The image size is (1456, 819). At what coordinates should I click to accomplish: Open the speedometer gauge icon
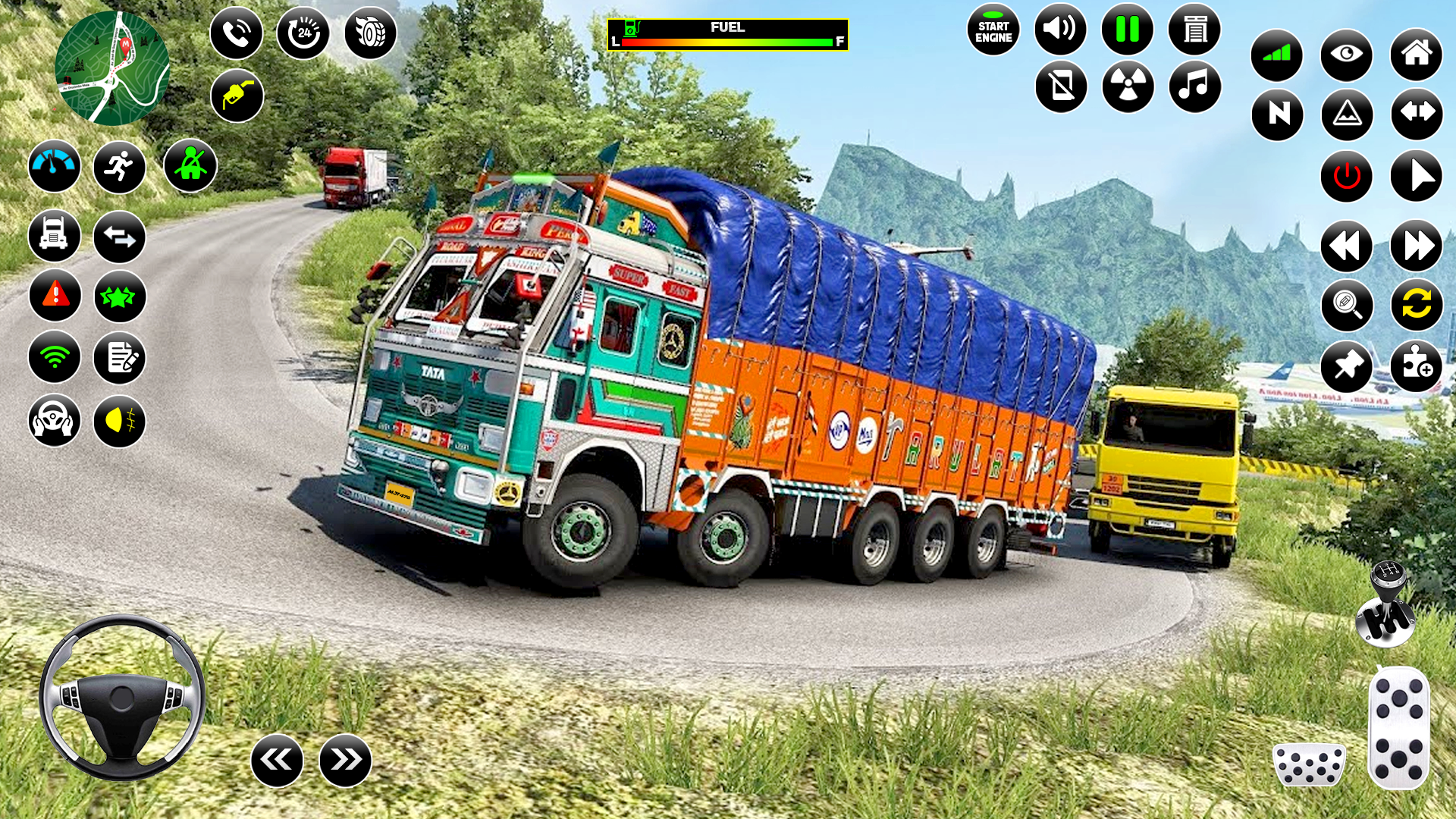pyautogui.click(x=55, y=165)
